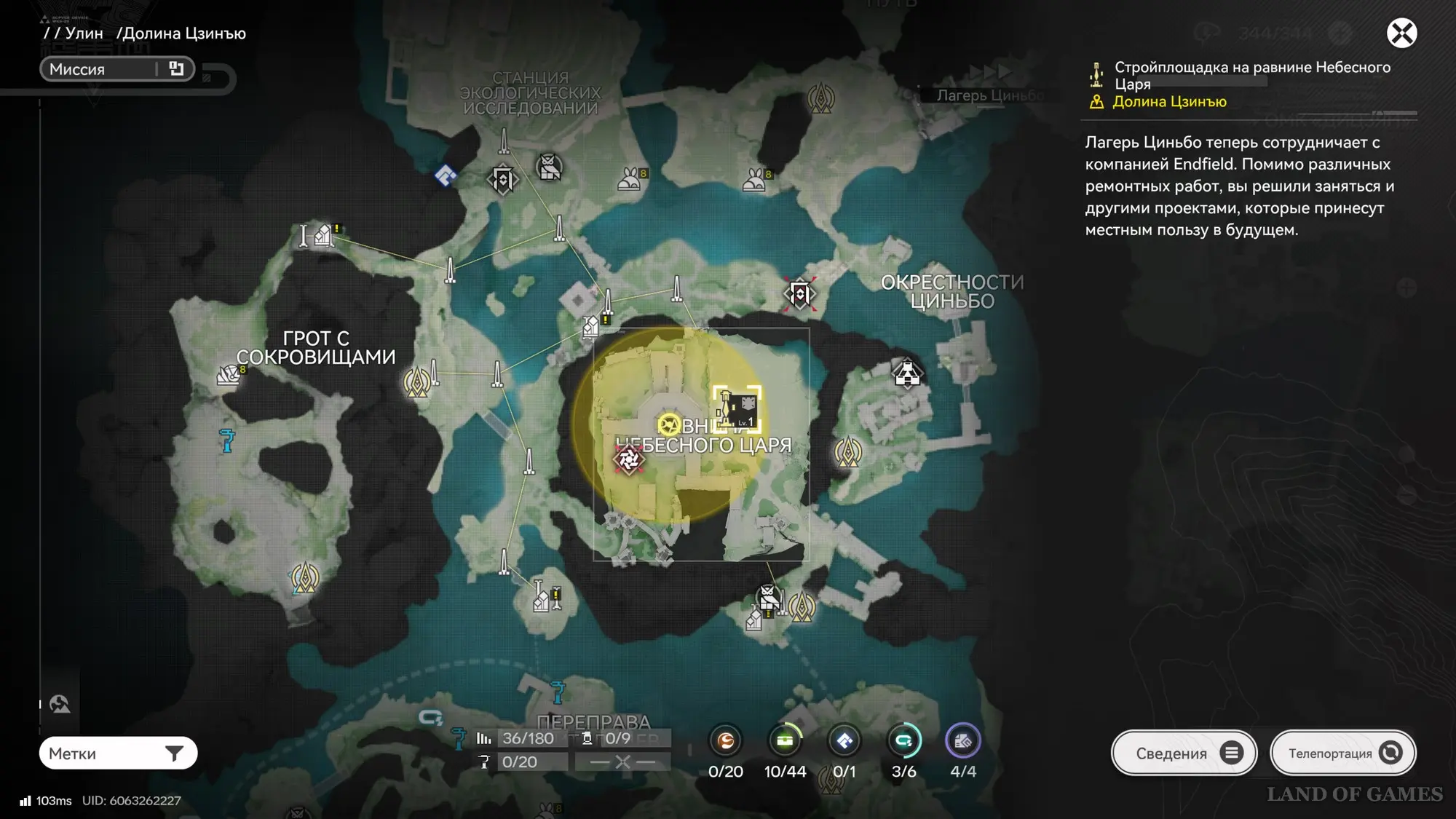
Task: Select the 4/4 purple counter icon
Action: 962,741
